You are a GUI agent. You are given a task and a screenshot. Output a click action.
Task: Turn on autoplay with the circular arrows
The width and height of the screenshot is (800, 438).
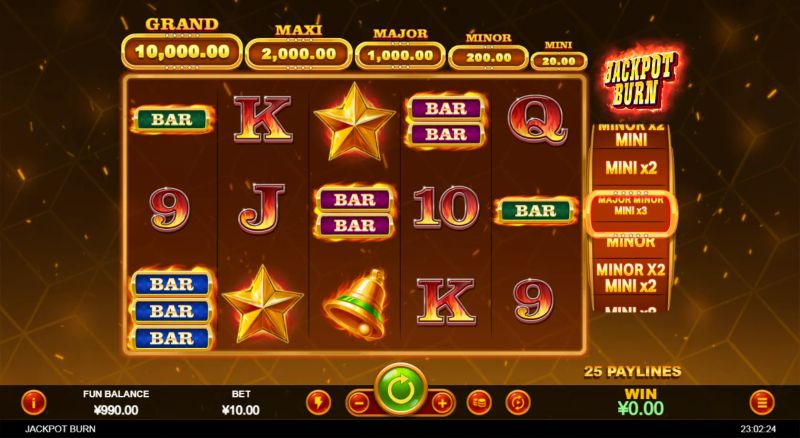pyautogui.click(x=518, y=403)
